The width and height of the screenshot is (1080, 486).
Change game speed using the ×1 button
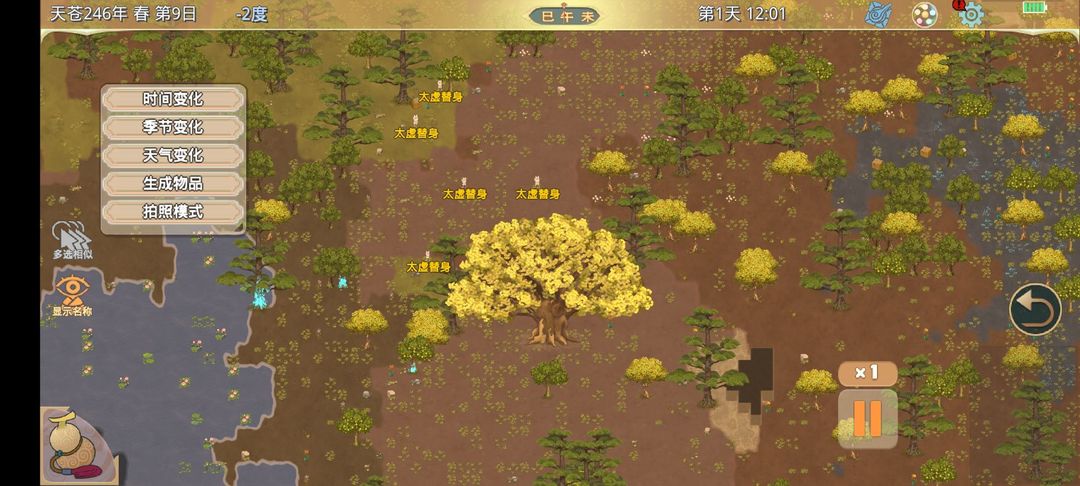pos(866,373)
